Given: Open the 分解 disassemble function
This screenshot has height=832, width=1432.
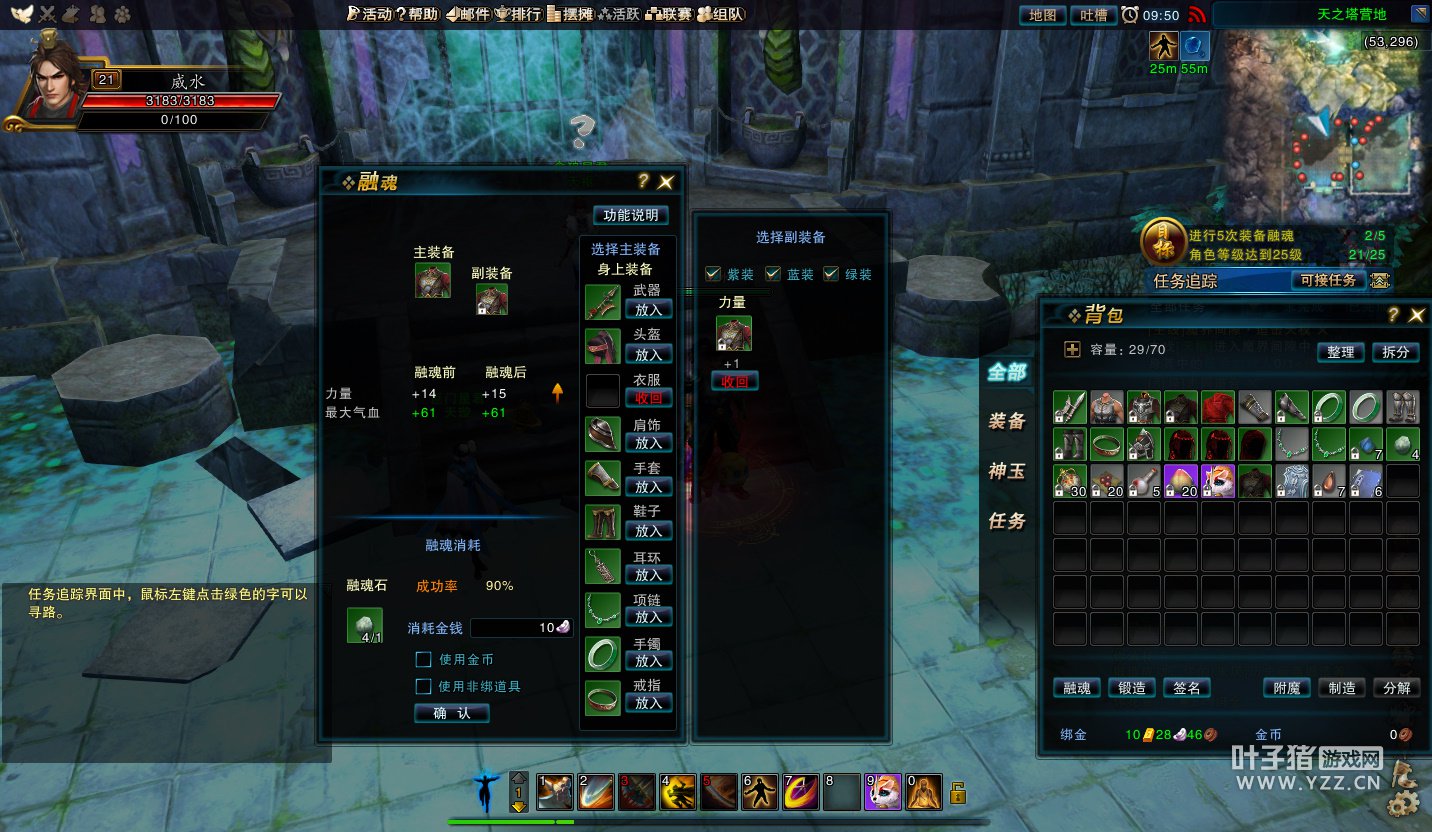Looking at the screenshot, I should (1396, 688).
